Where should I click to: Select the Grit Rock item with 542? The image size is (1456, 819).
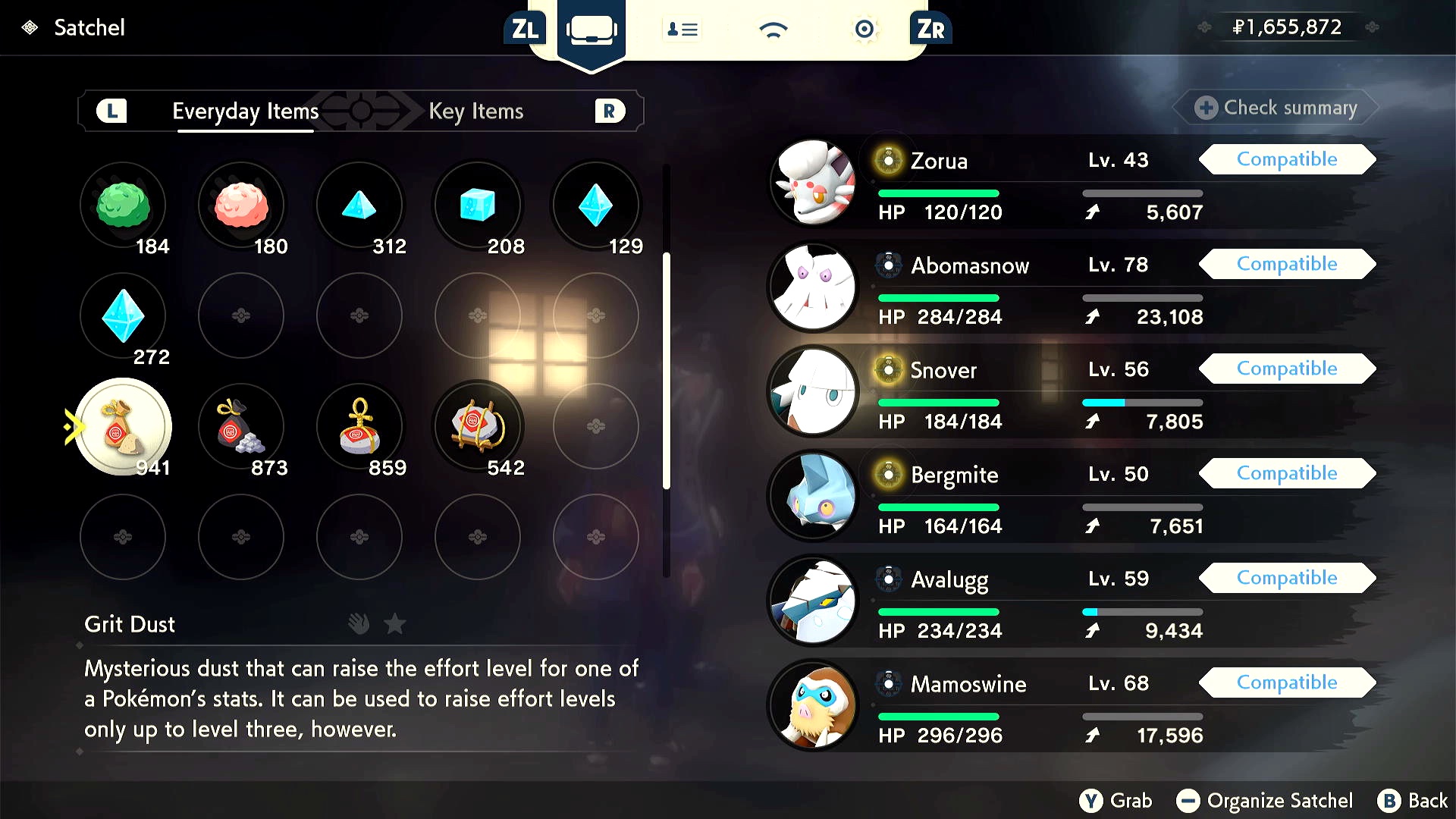point(478,427)
